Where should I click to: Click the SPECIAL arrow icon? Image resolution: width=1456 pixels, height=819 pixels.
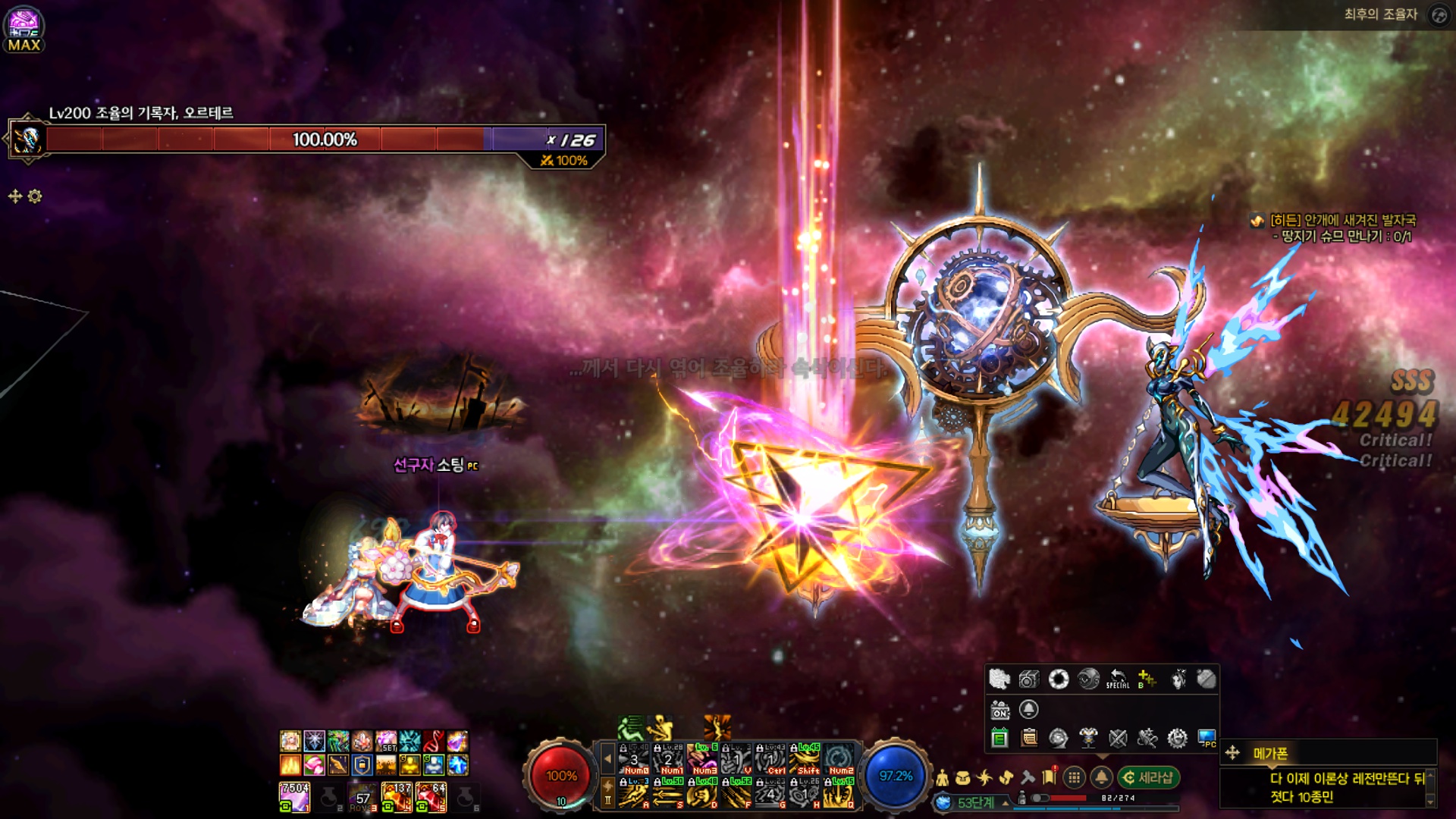(x=1118, y=679)
